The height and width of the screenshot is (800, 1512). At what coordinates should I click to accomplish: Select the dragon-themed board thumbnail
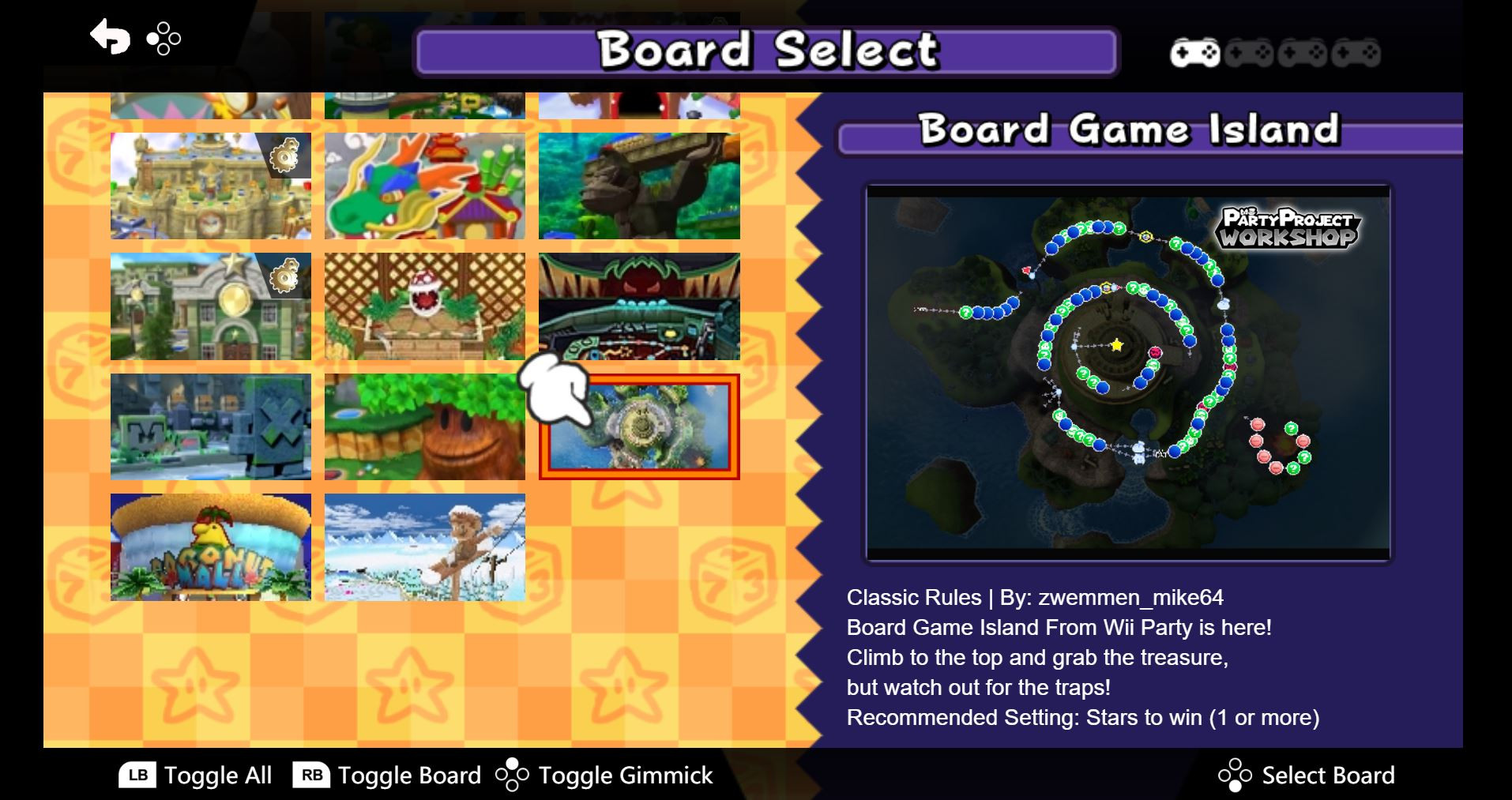(425, 185)
